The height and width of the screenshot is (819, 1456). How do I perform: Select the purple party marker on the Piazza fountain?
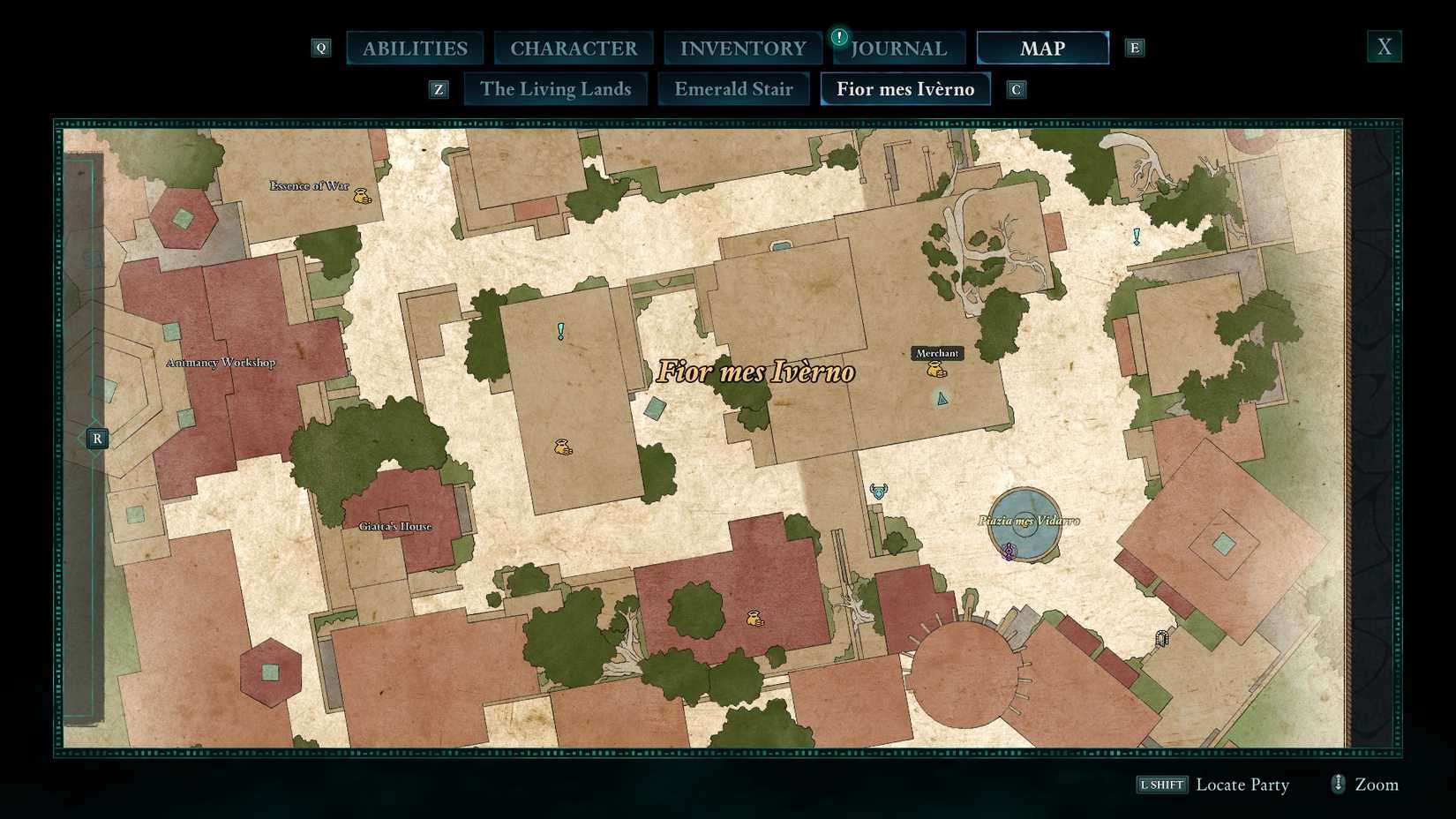[x=1009, y=552]
